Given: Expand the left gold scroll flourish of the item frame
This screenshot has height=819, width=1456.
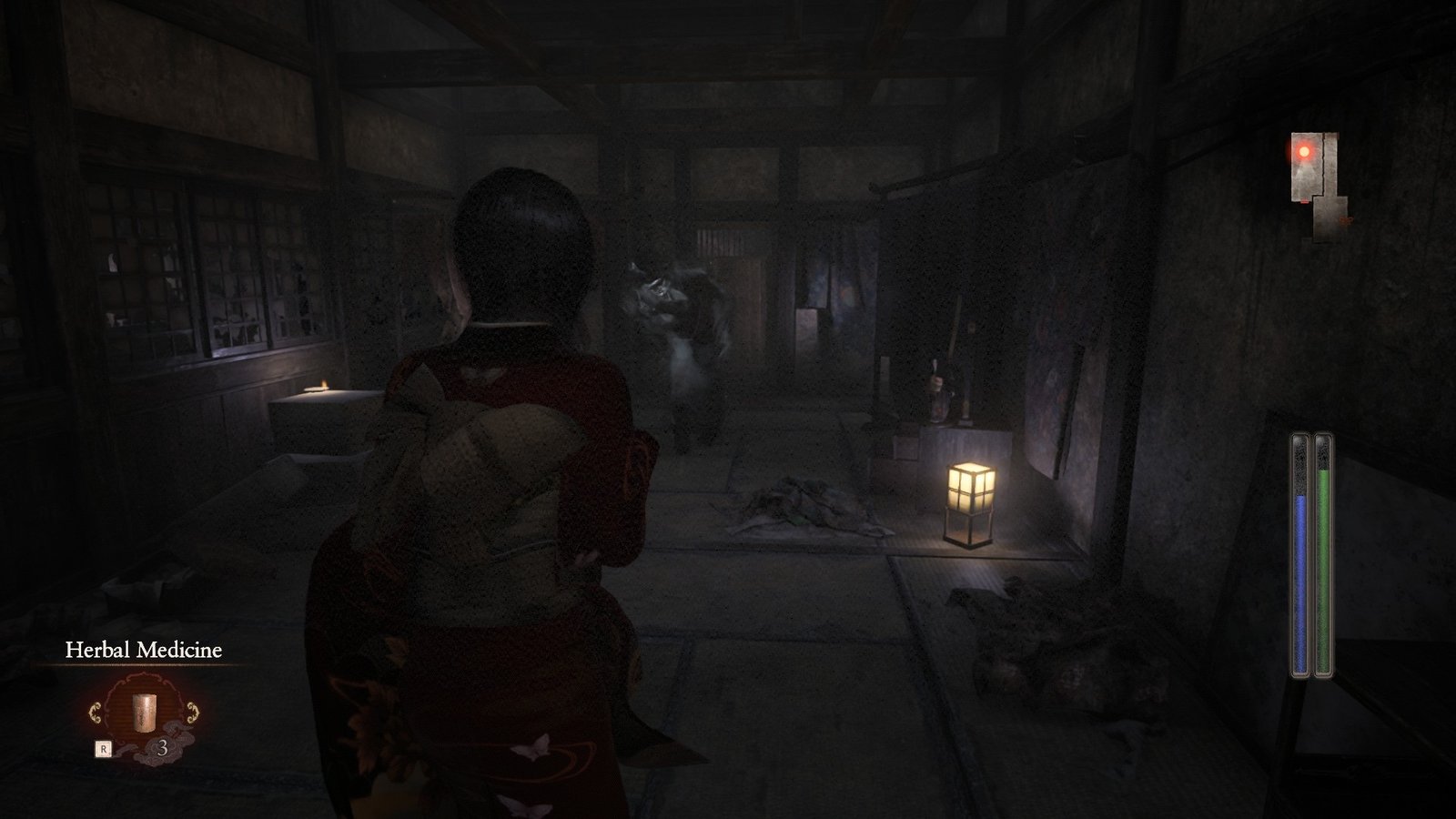Looking at the screenshot, I should pos(97,712).
